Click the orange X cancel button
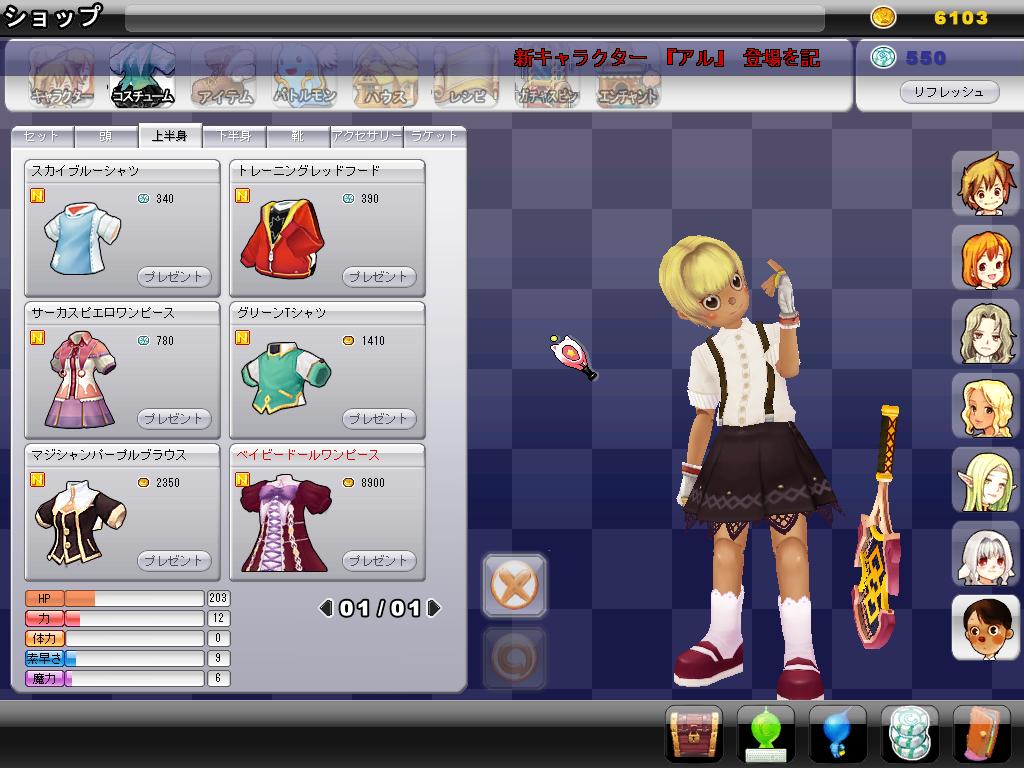The image size is (1024, 768). (x=514, y=584)
